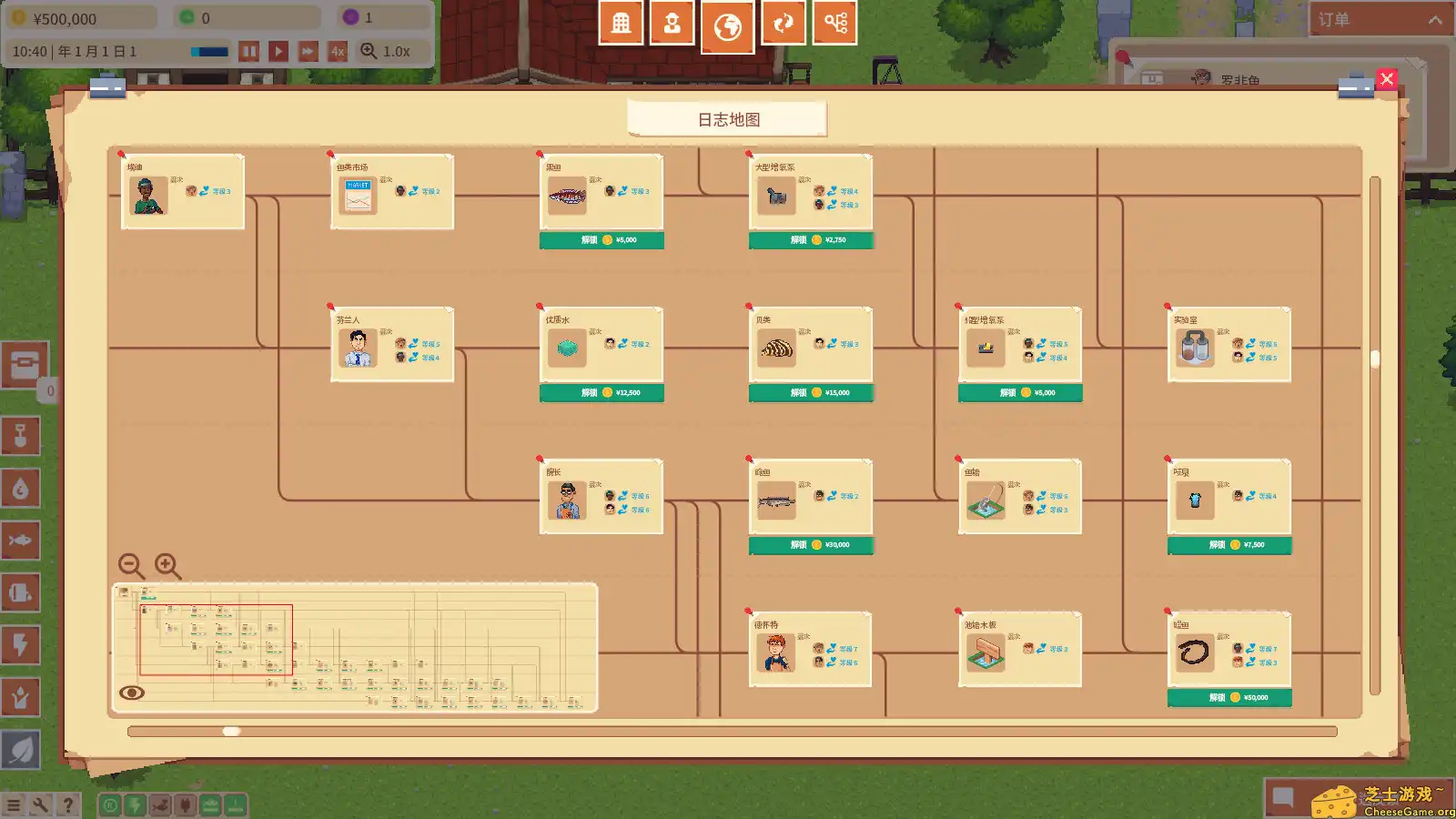Switch to the buildings tab
This screenshot has width=1456, height=819.
click(x=620, y=23)
